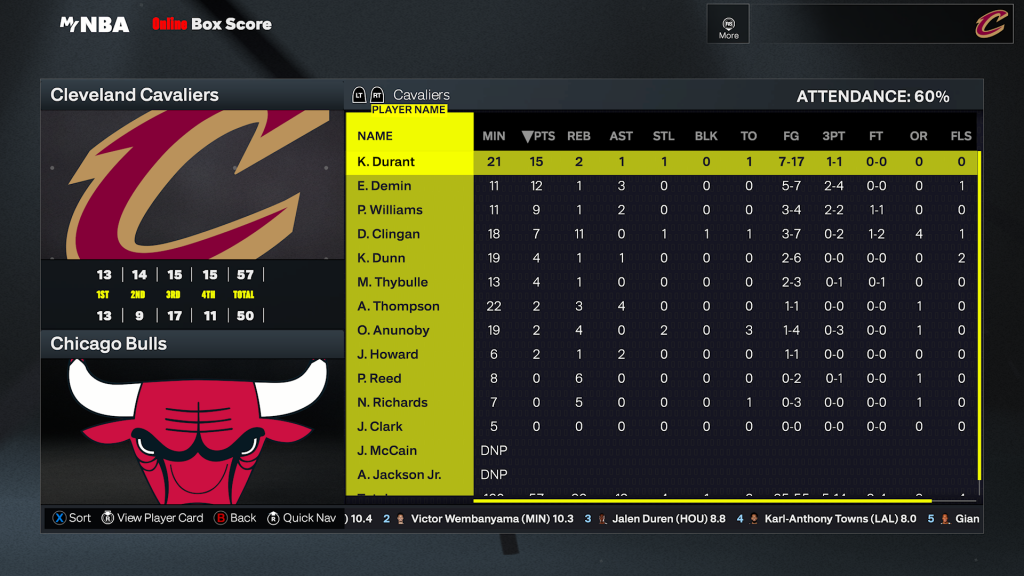Open the More options button

pyautogui.click(x=728, y=24)
